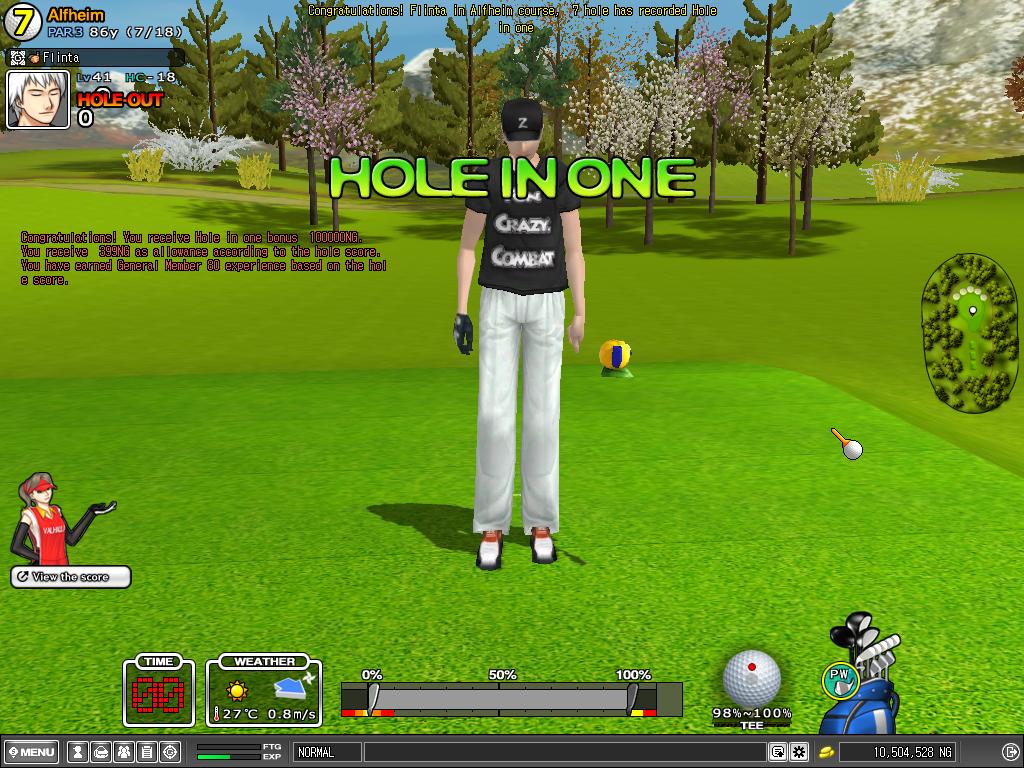The height and width of the screenshot is (768, 1024).
Task: Open the weather info panel
Action: 264,691
